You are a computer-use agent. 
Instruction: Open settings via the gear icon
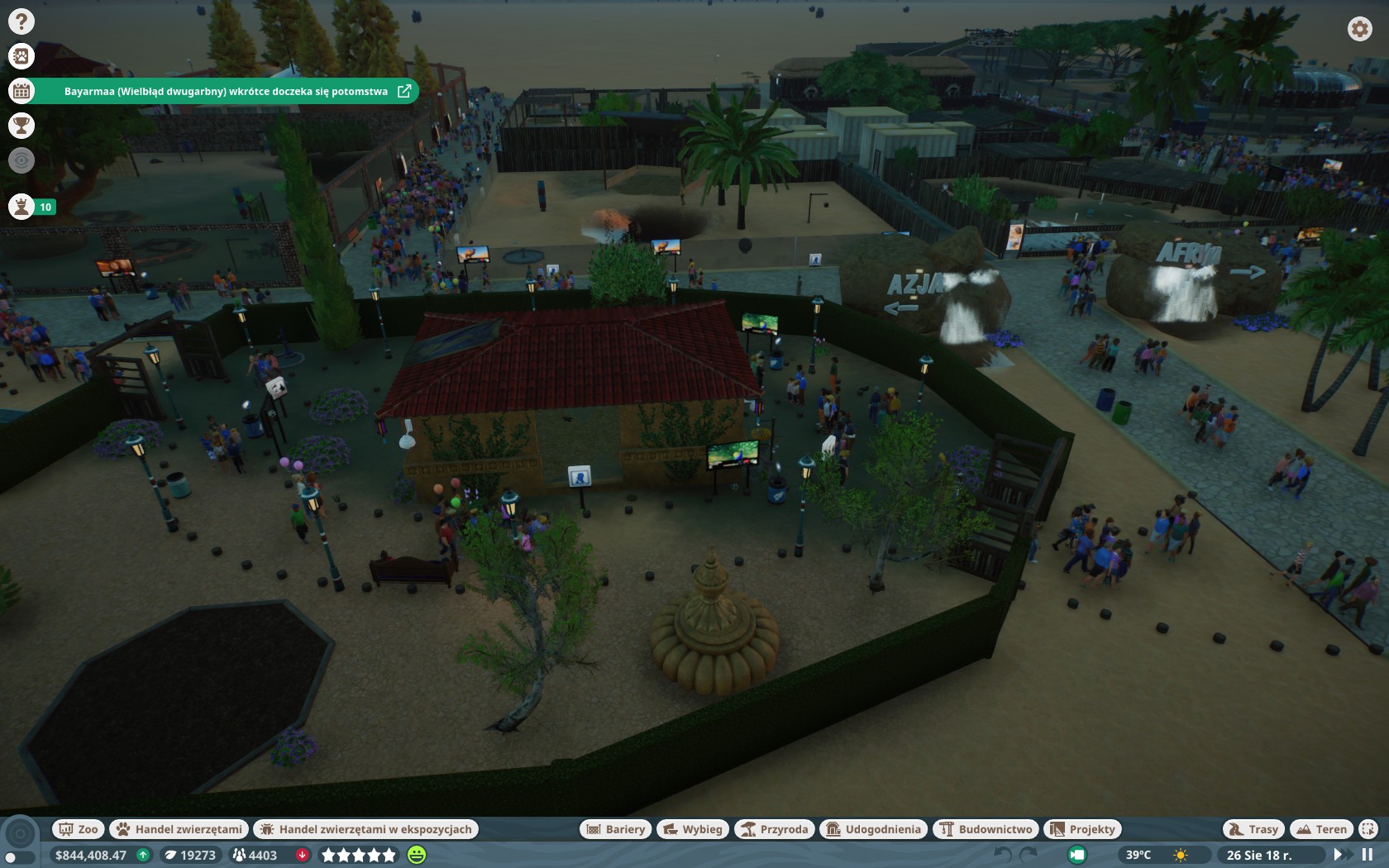pos(1359,29)
